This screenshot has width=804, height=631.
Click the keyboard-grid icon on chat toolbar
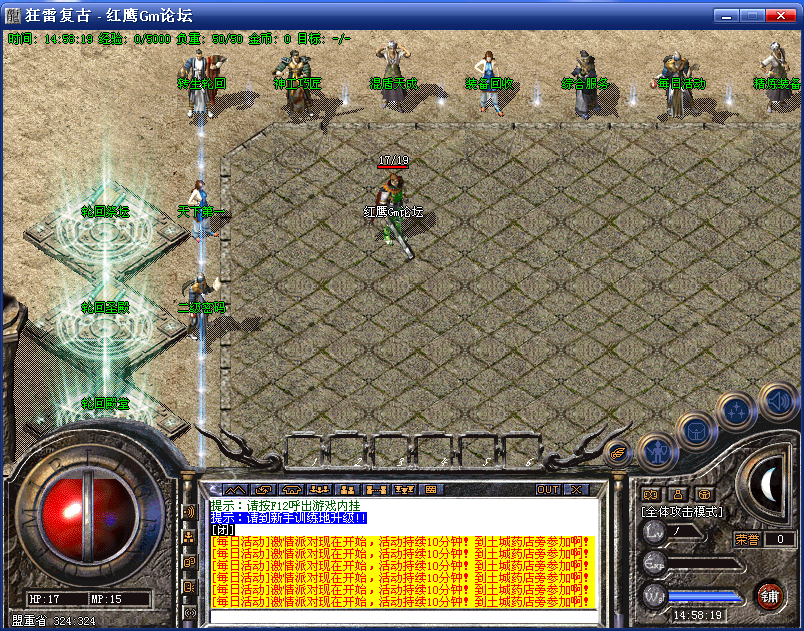pyautogui.click(x=431, y=490)
